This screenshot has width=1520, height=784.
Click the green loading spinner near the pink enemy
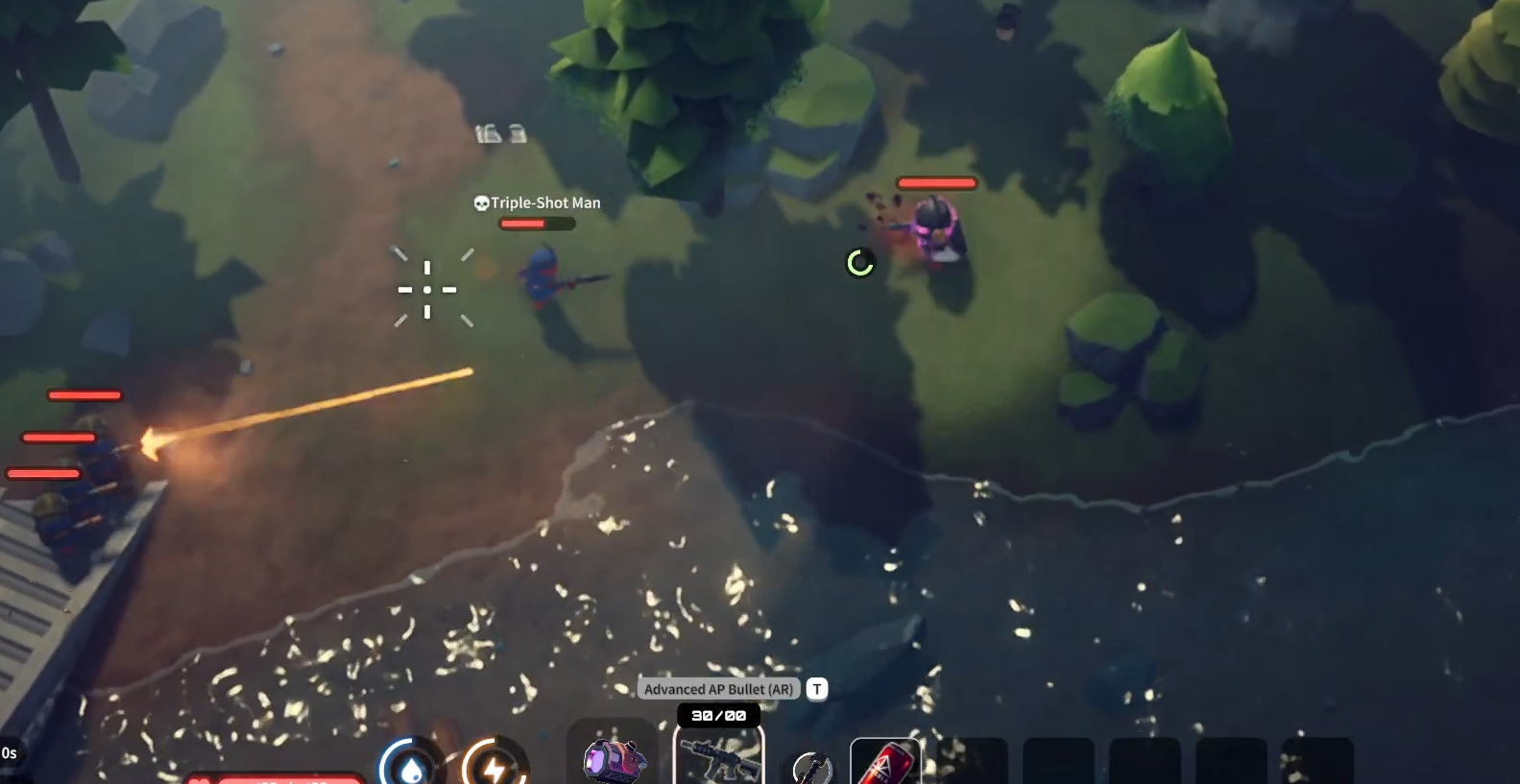pos(860,260)
